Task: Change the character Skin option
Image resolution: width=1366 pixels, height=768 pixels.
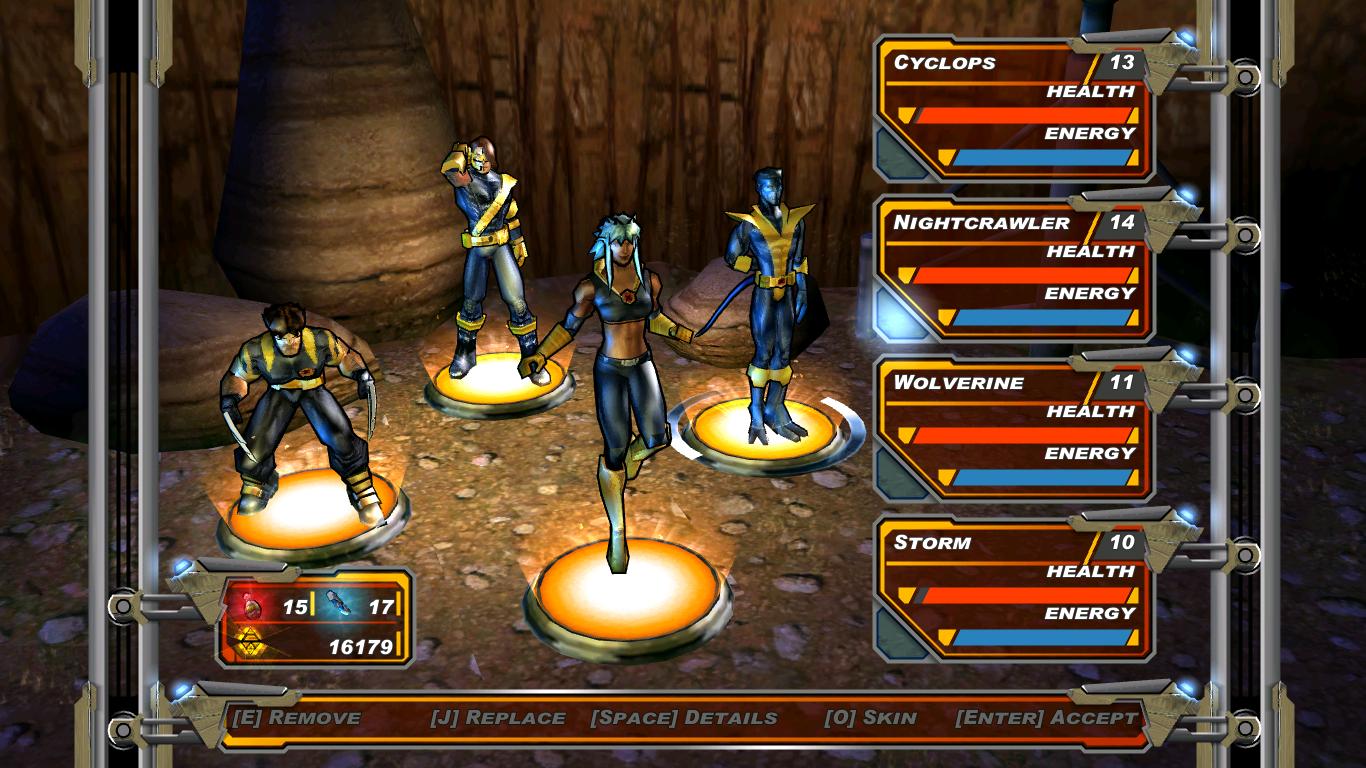Action: pos(870,718)
